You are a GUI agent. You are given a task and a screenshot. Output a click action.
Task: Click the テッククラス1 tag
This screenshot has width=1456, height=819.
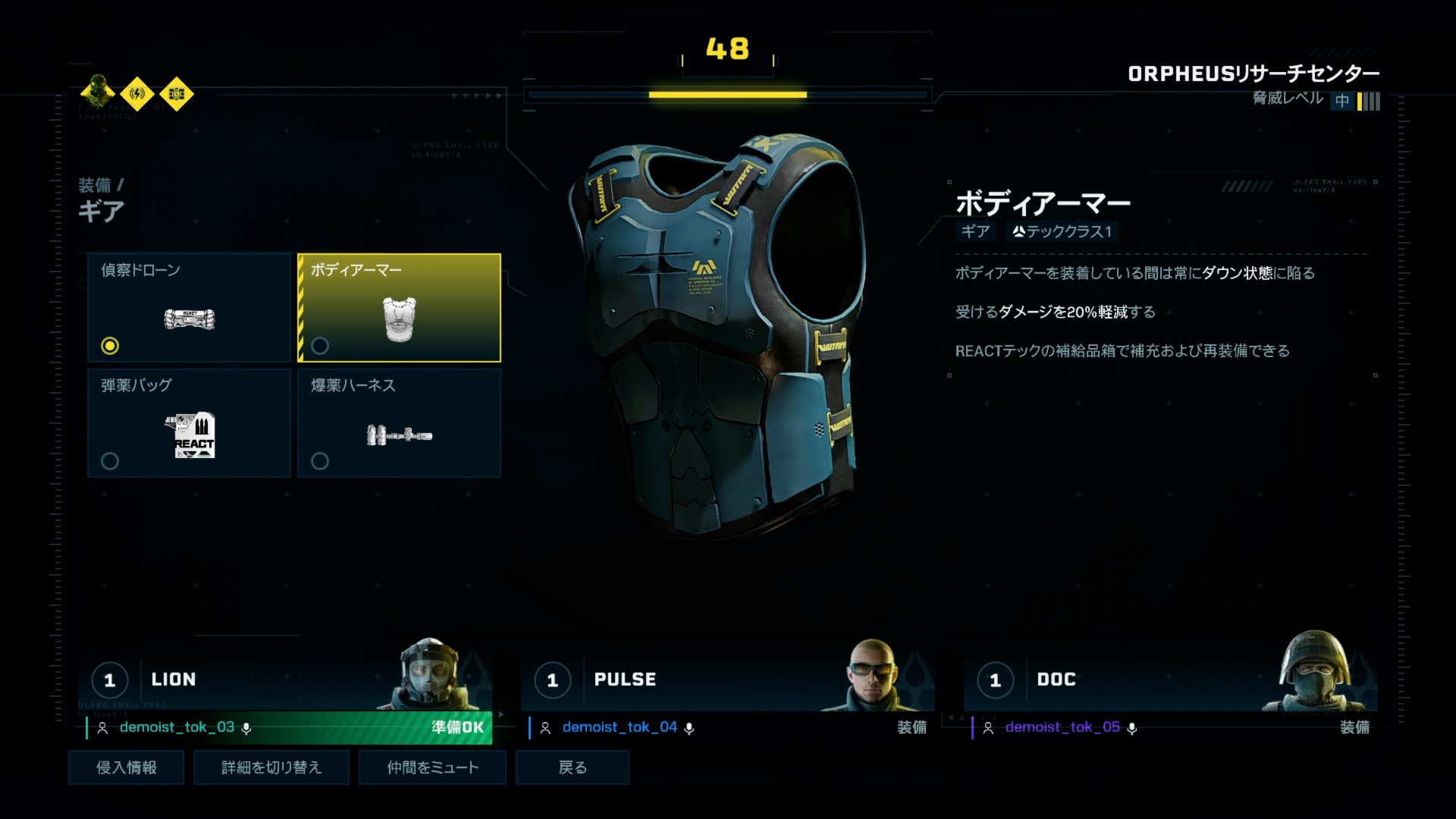click(1062, 231)
